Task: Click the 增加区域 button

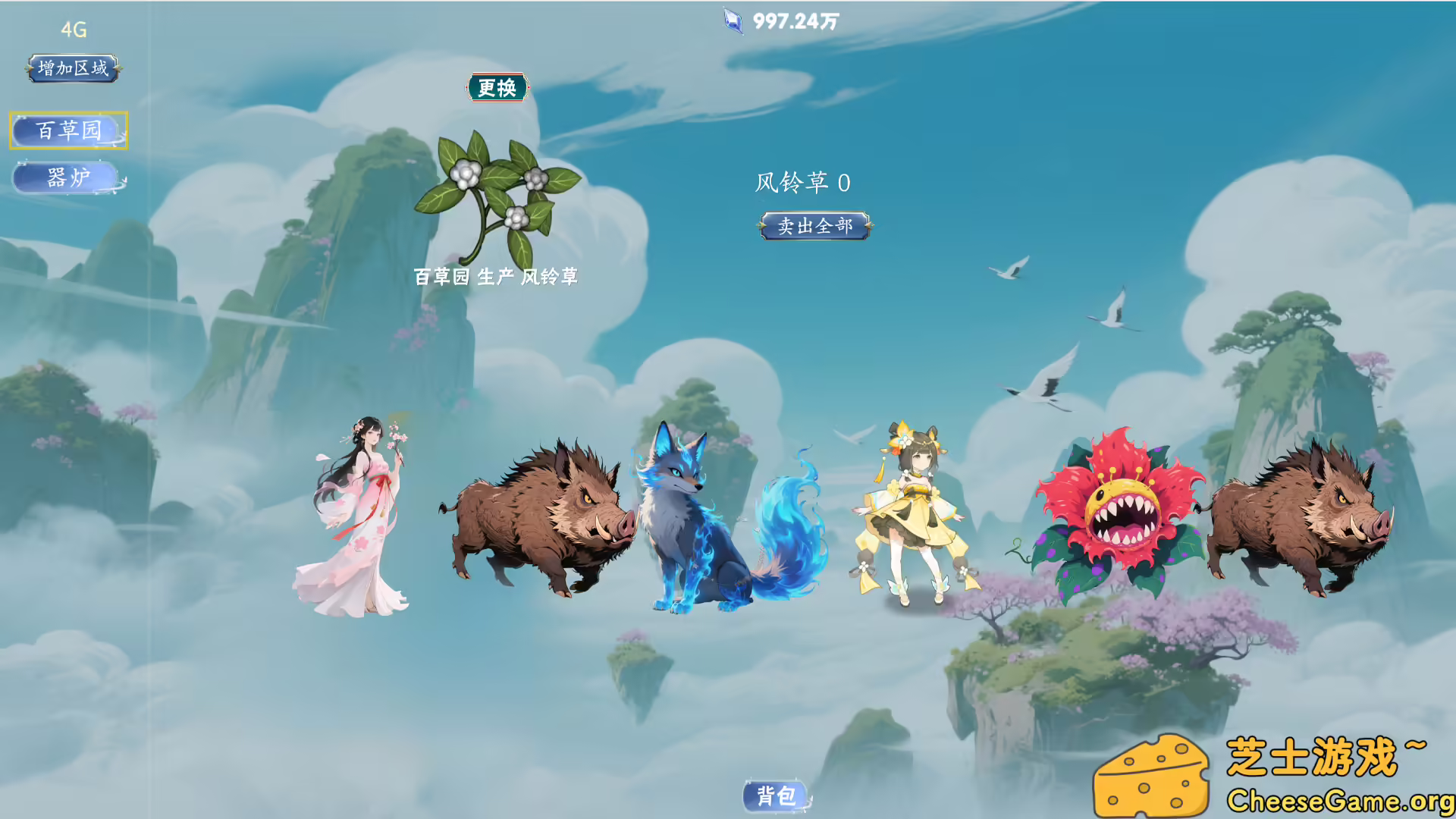Action: coord(72,68)
